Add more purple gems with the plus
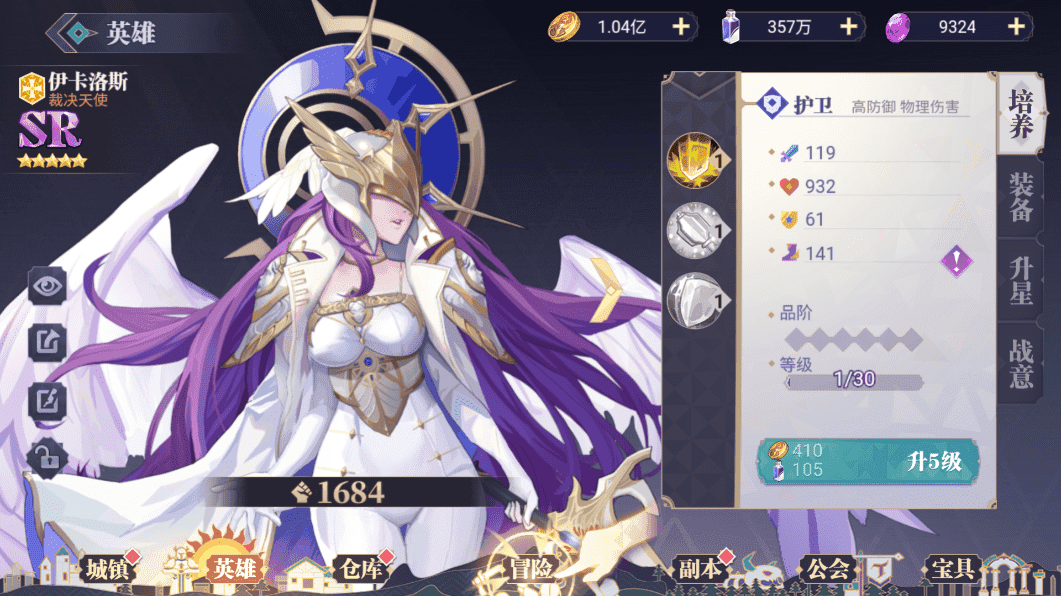1061x596 pixels. [1017, 27]
